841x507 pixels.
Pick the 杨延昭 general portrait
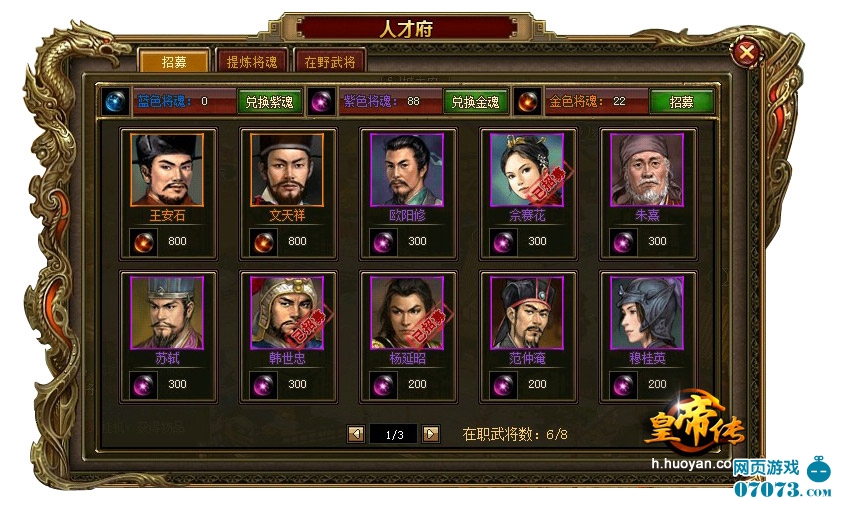407,313
